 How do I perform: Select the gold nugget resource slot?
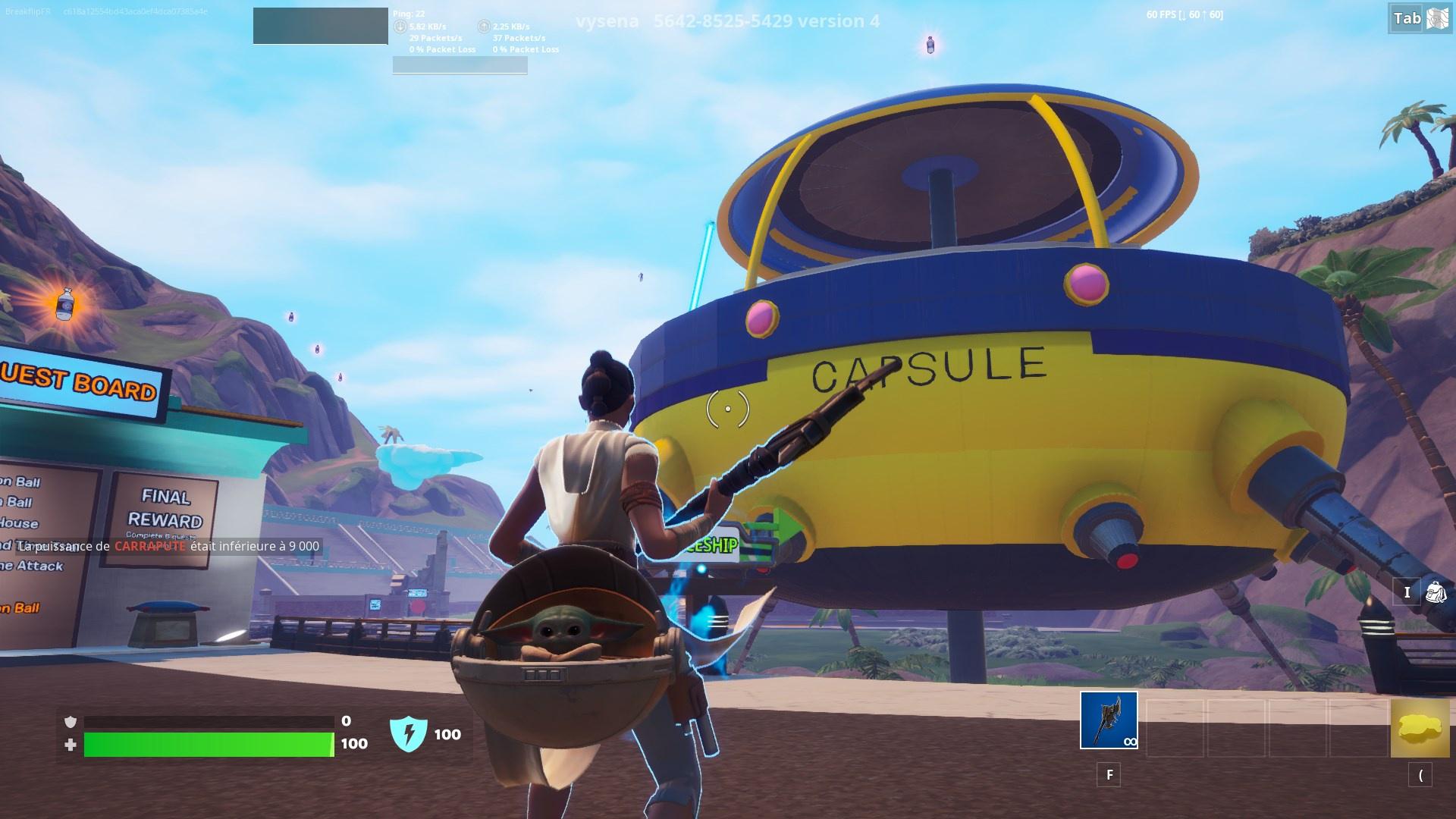[1420, 726]
